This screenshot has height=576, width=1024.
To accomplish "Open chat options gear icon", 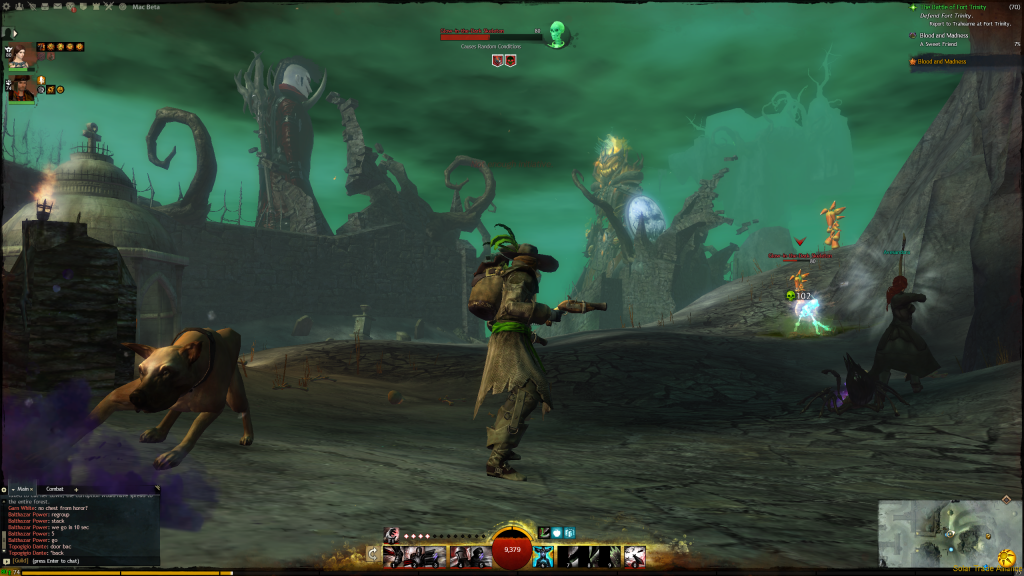I will 4,489.
